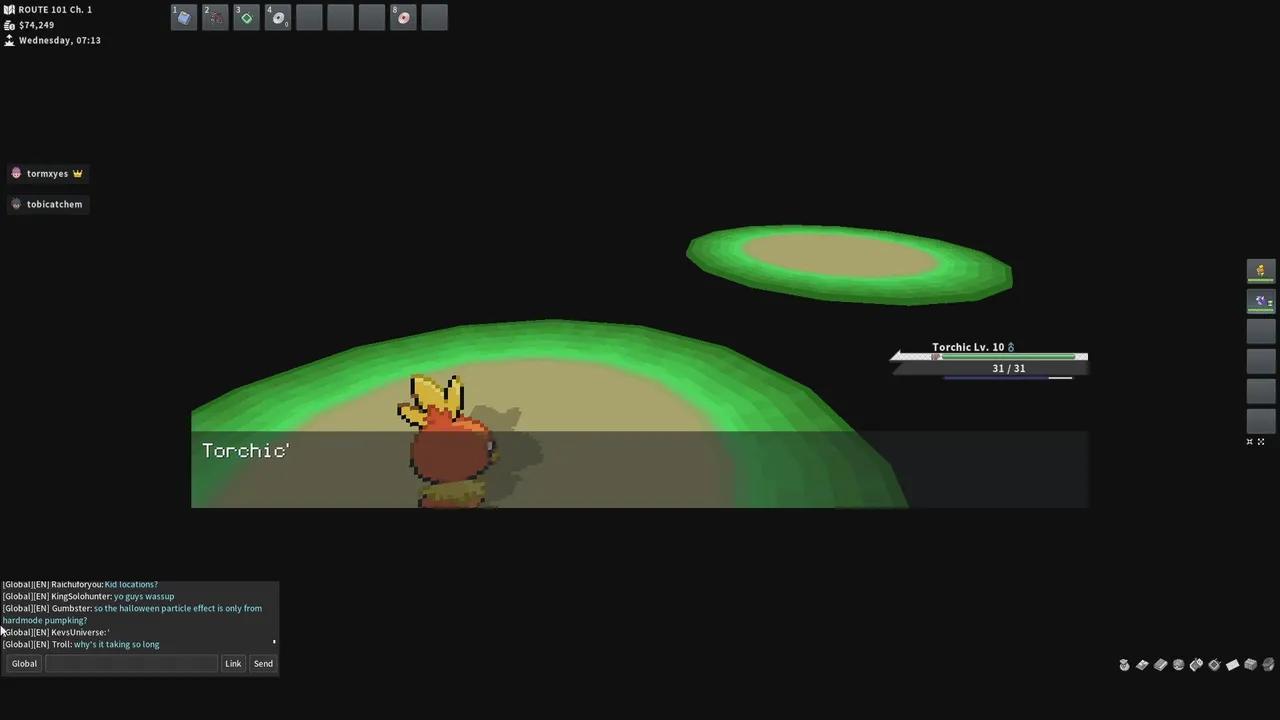Select Torchic in the right party panel

[1260, 271]
